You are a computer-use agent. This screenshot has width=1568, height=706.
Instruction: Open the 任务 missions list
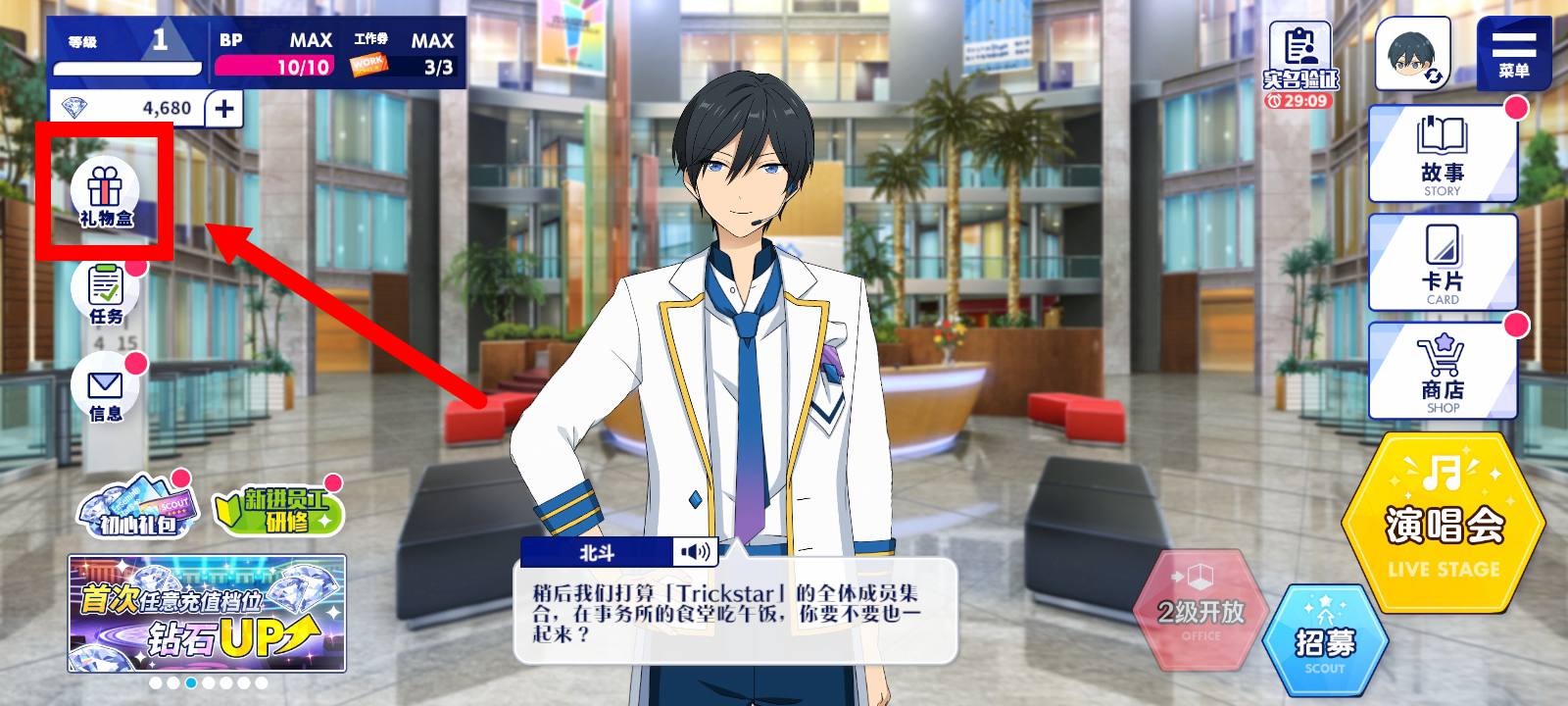click(106, 292)
